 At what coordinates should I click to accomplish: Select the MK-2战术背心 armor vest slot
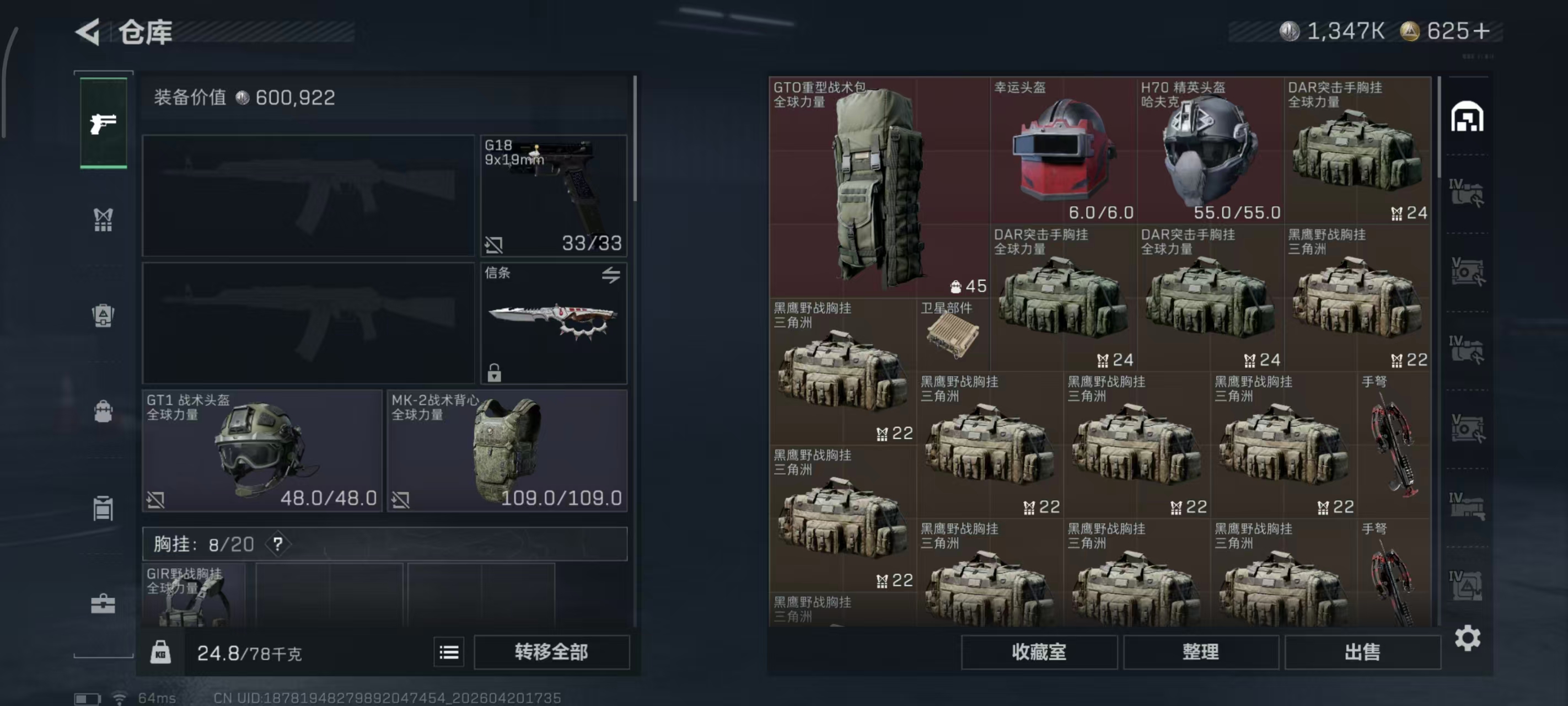pyautogui.click(x=507, y=450)
